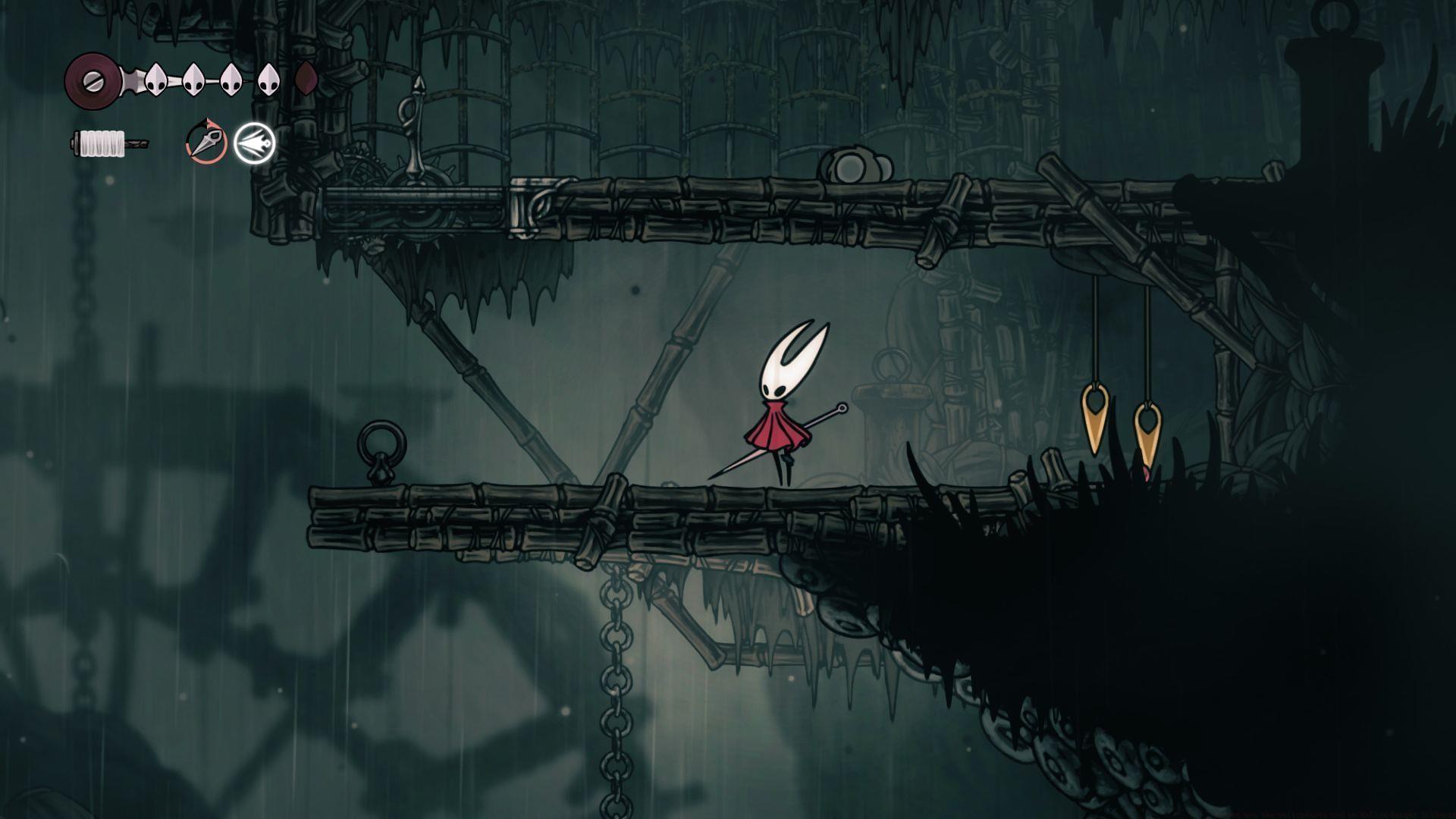Select the throwing dagger tool icon

[206, 142]
